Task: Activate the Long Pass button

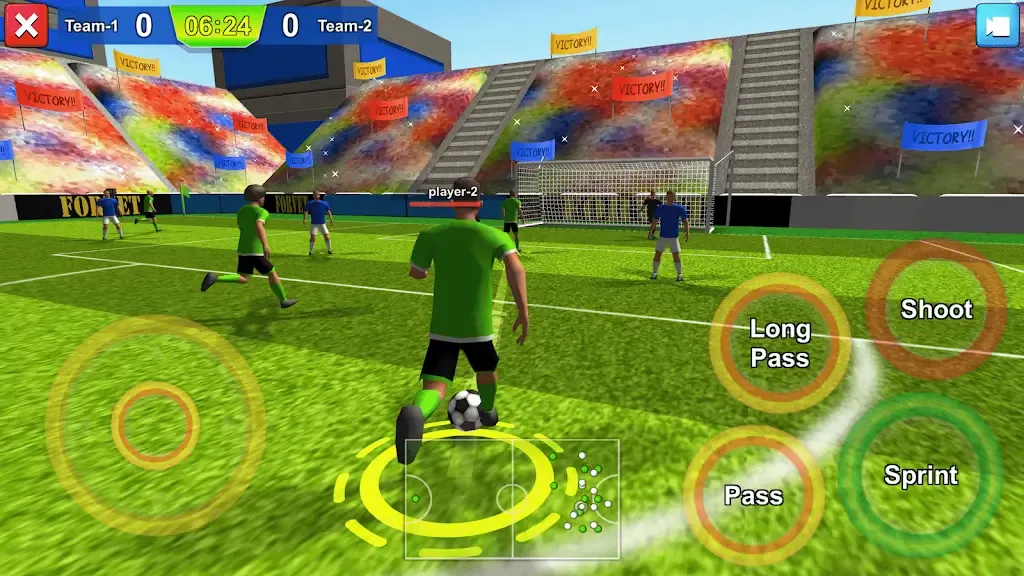Action: tap(780, 343)
